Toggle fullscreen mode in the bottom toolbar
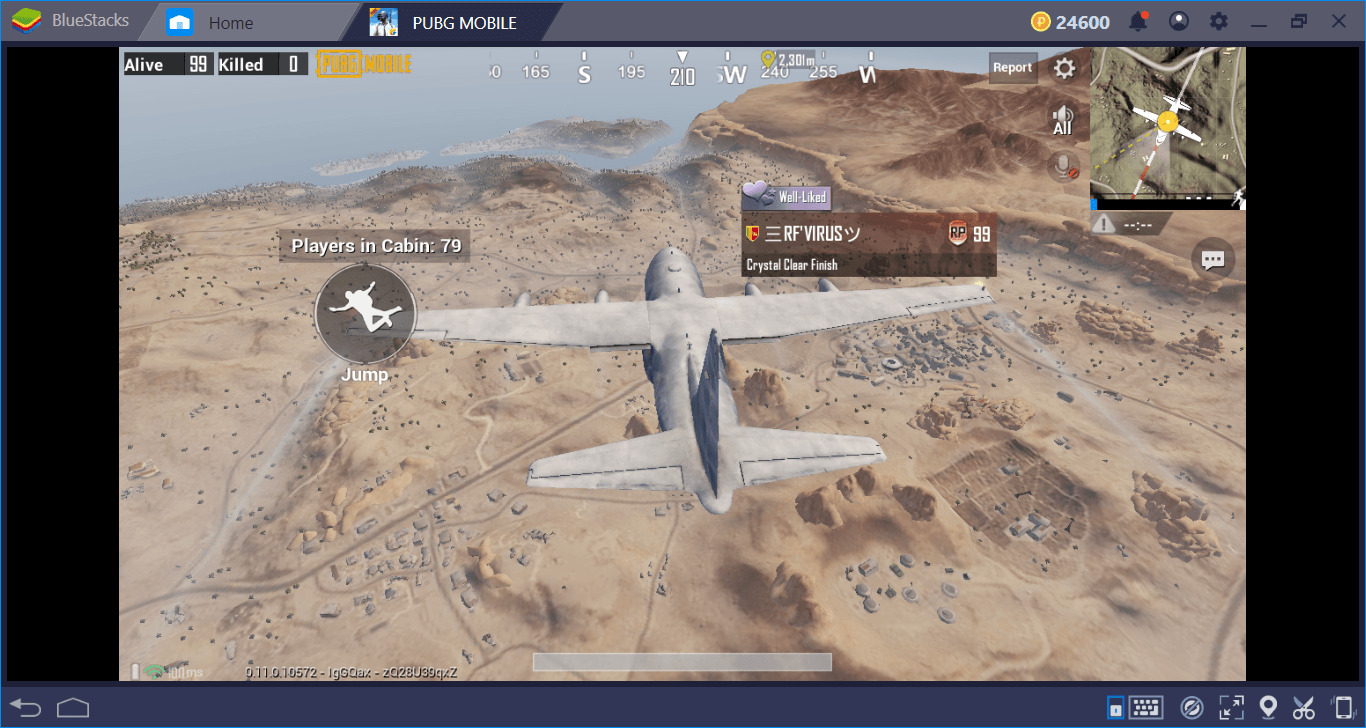This screenshot has height=728, width=1366. [1230, 708]
